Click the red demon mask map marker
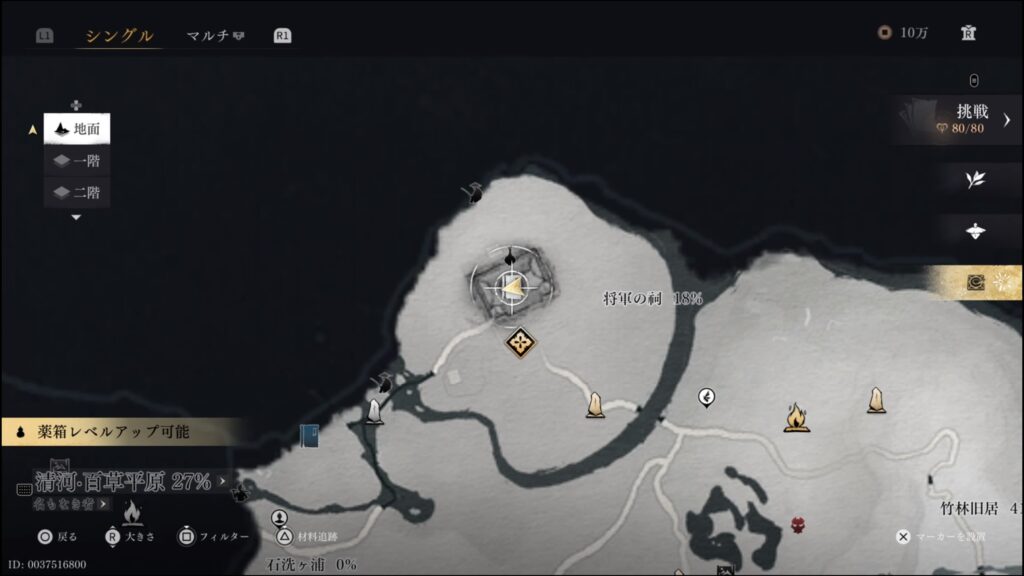The width and height of the screenshot is (1024, 576). (x=798, y=524)
